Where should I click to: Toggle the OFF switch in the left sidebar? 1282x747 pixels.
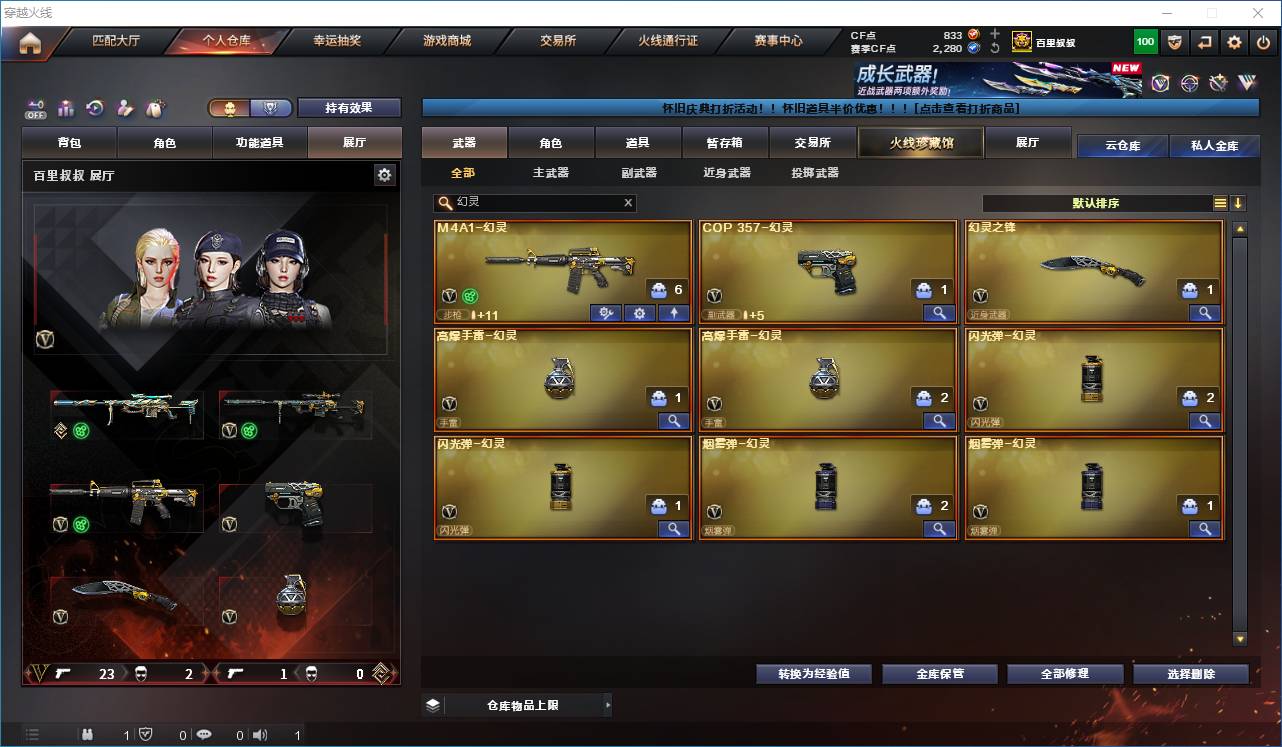pyautogui.click(x=36, y=110)
